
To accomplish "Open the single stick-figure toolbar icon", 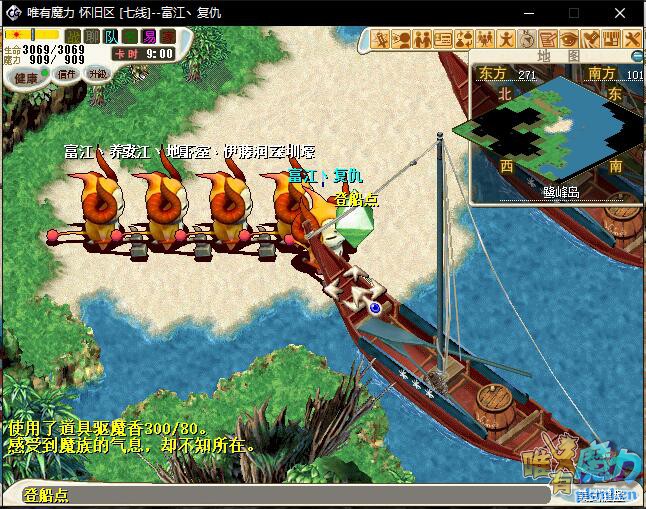I will (507, 39).
